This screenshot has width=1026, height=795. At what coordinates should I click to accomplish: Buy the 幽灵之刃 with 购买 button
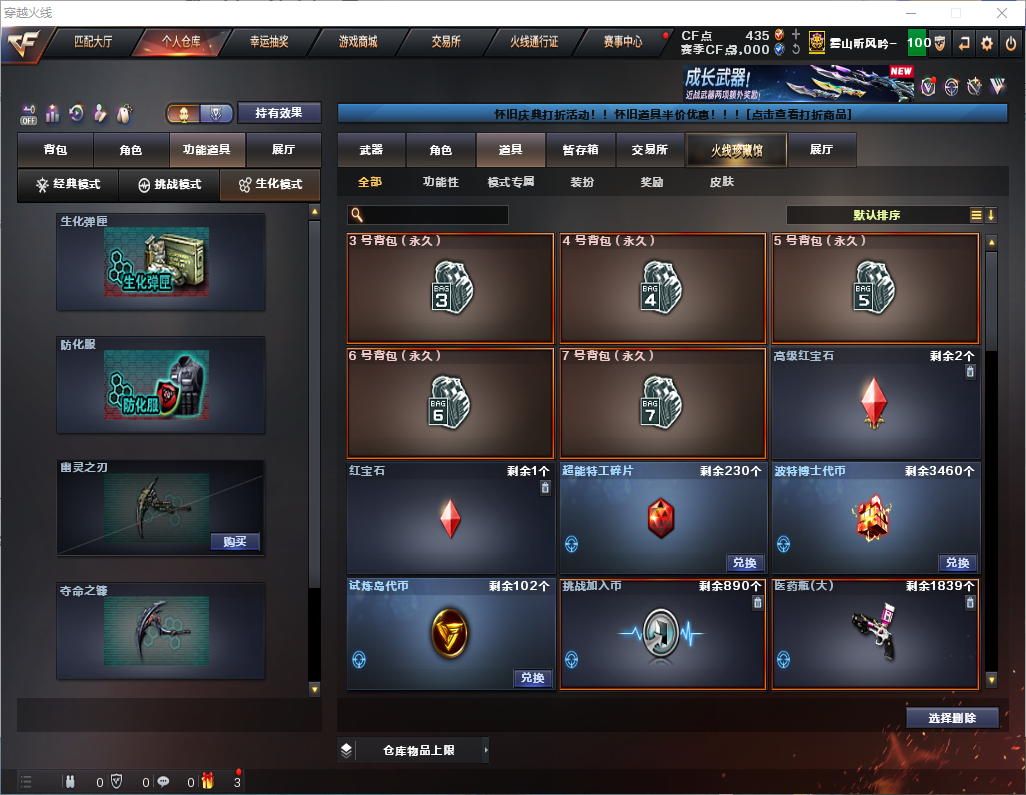pyautogui.click(x=235, y=542)
